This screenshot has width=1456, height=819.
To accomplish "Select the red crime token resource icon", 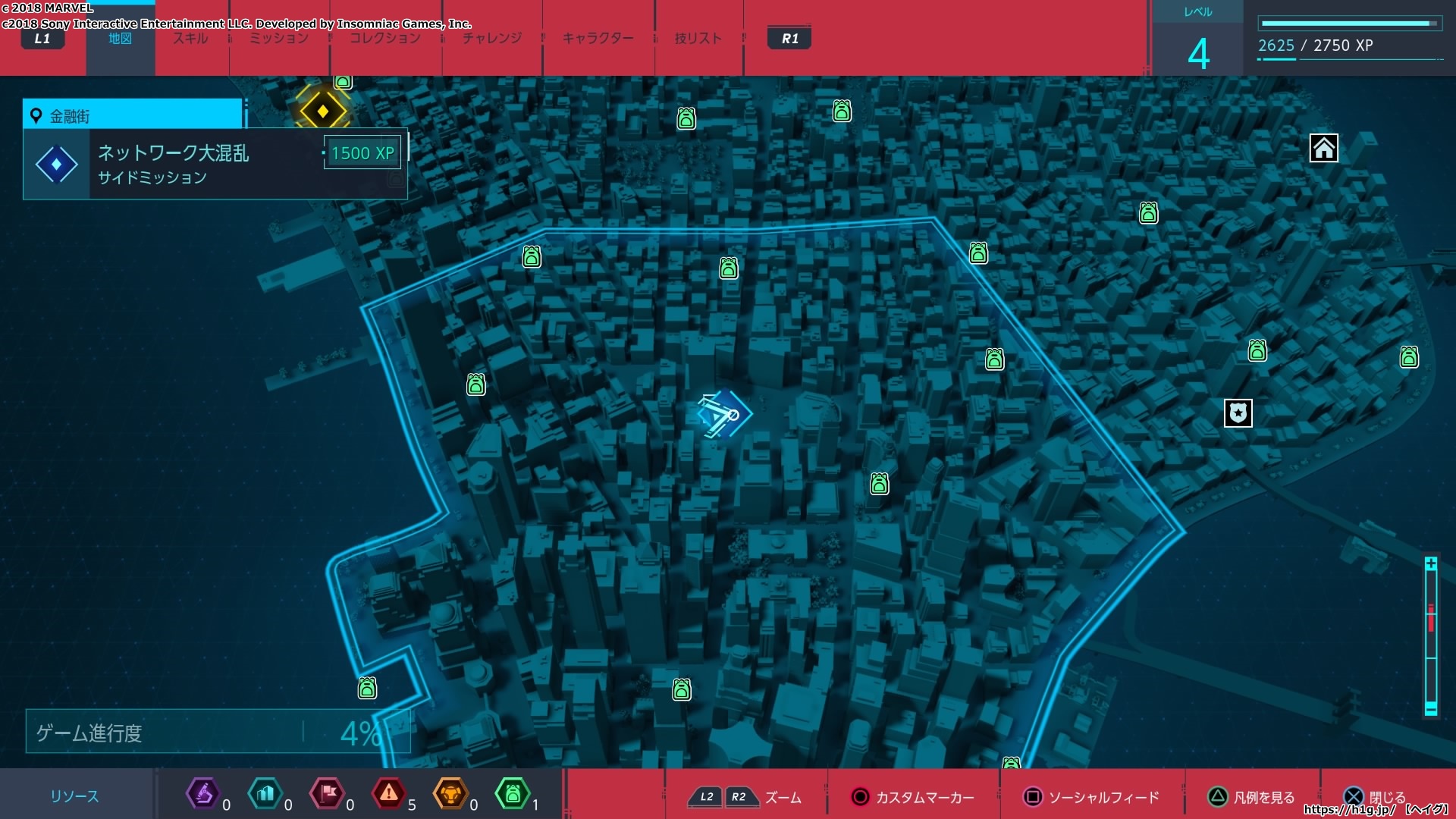I will click(x=389, y=794).
